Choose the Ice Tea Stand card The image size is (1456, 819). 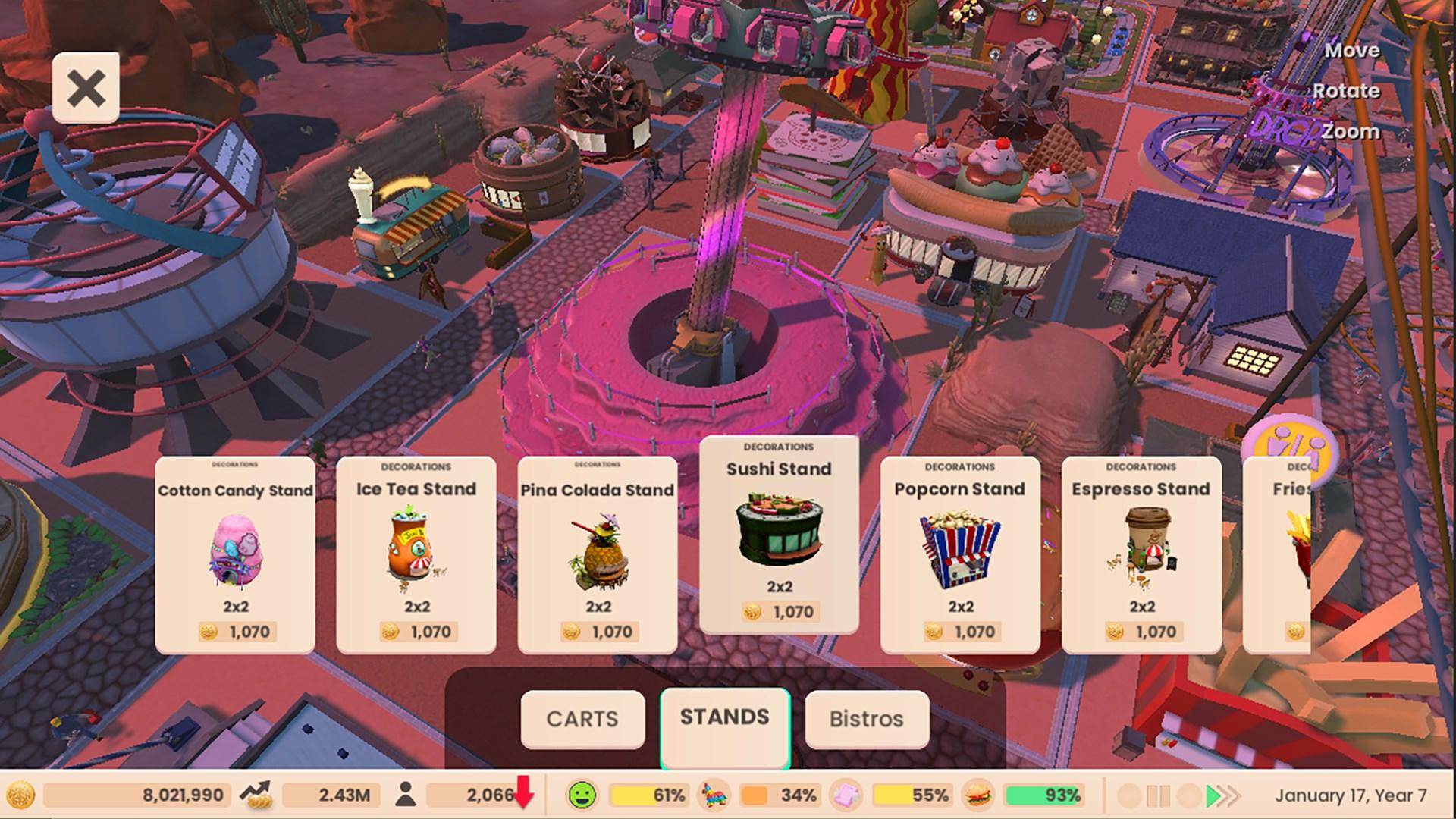(x=416, y=554)
